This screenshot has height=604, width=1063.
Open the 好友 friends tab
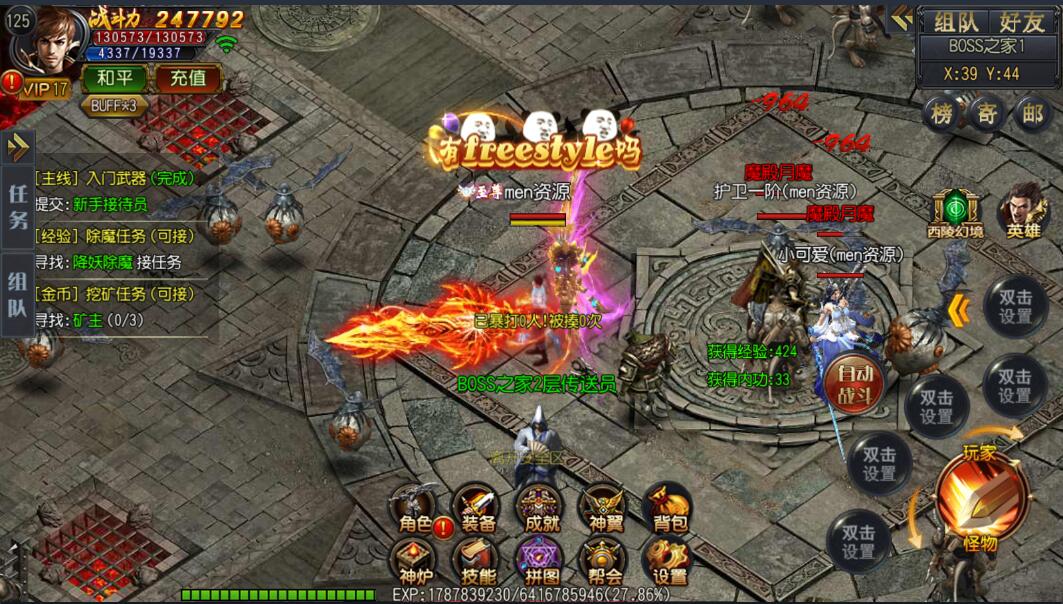[x=1017, y=22]
